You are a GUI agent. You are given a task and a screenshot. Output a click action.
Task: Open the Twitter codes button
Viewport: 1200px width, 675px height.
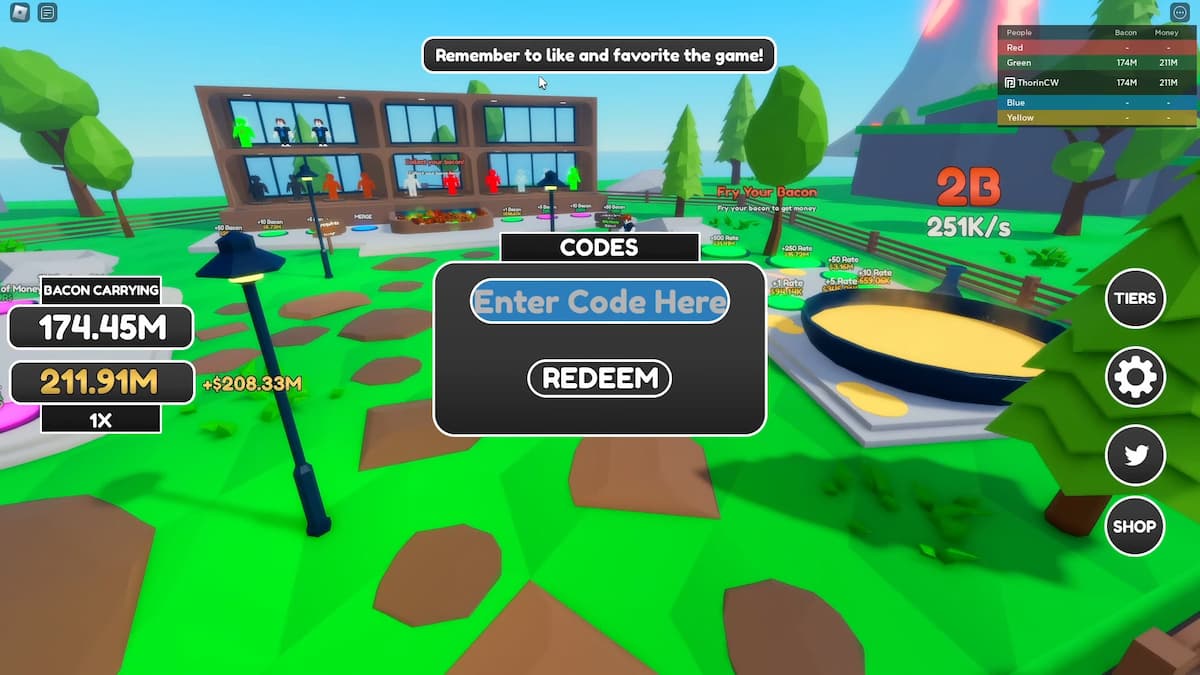[x=1135, y=455]
